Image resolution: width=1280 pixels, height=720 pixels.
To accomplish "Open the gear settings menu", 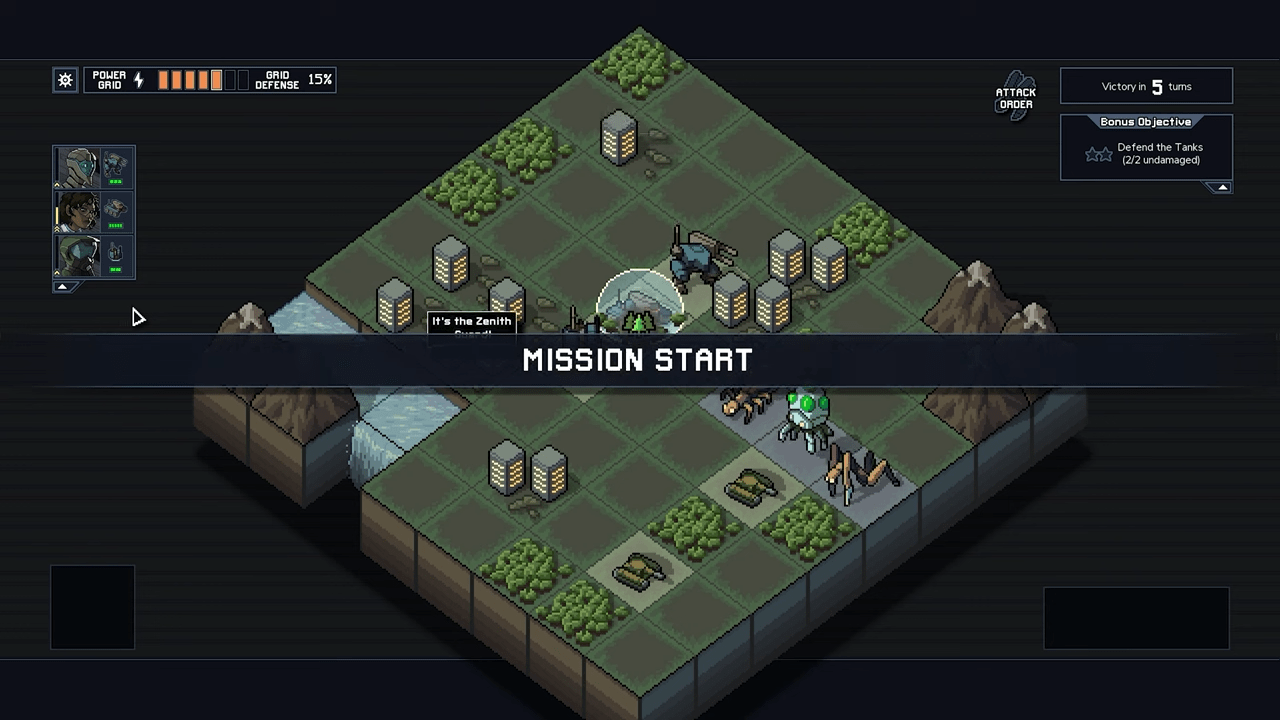I will pos(65,80).
